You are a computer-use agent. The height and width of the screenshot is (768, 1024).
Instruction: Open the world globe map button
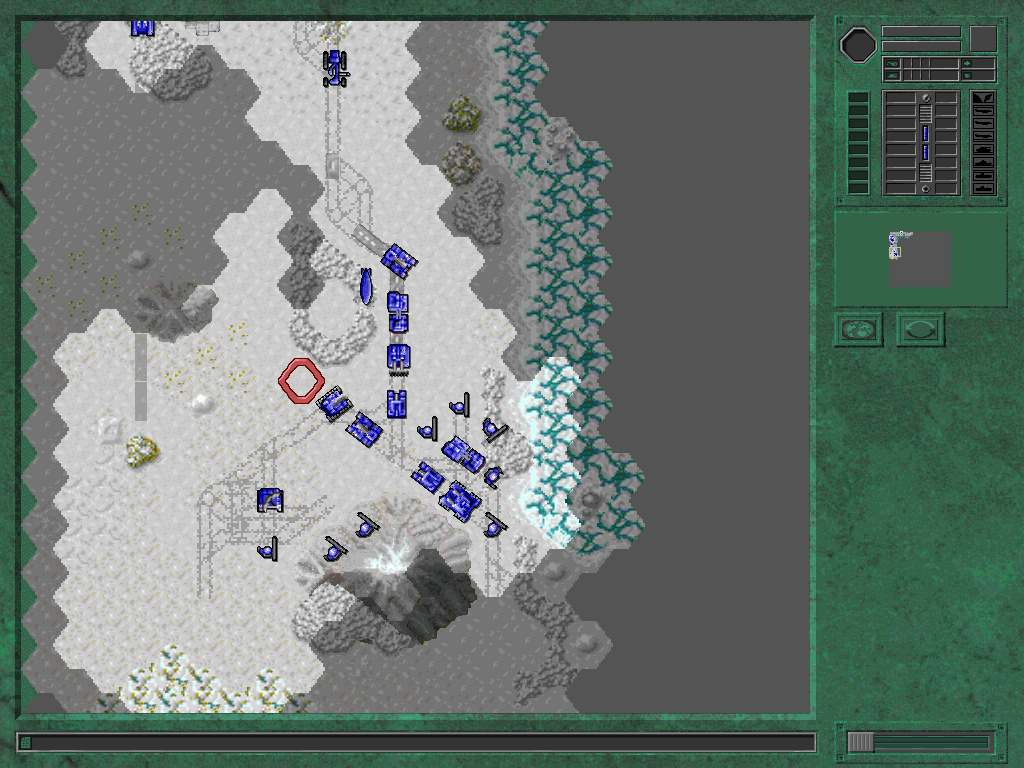pyautogui.click(x=859, y=329)
